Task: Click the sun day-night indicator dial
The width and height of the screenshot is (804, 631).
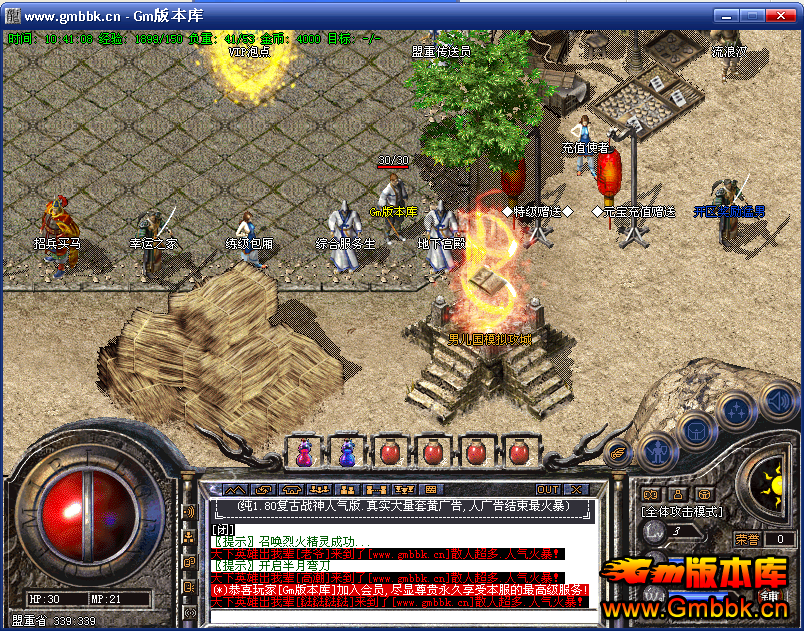Action: [x=771, y=487]
